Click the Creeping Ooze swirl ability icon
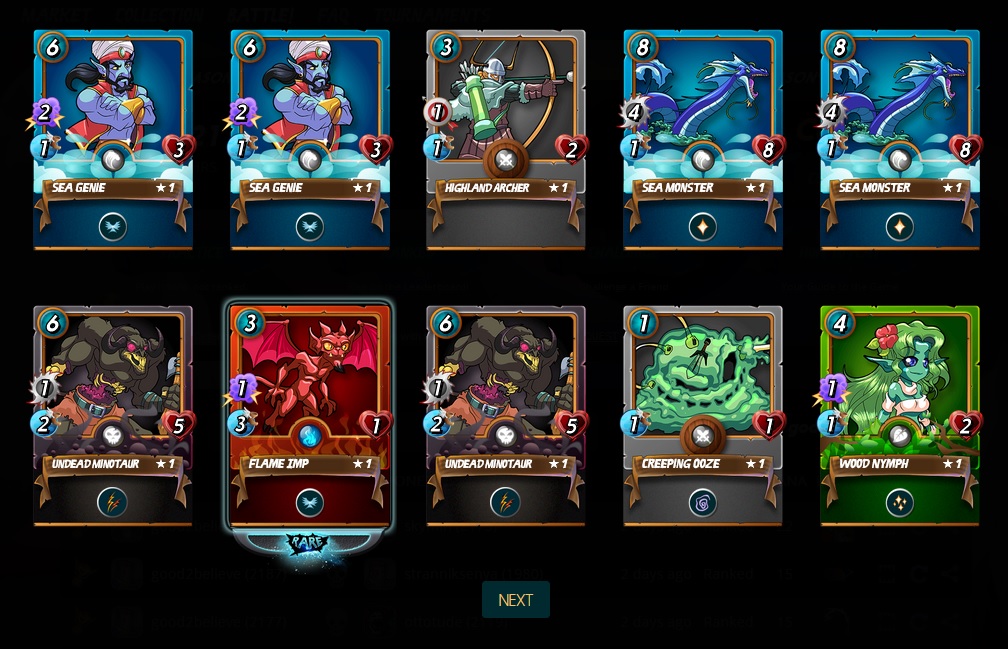 coord(702,502)
